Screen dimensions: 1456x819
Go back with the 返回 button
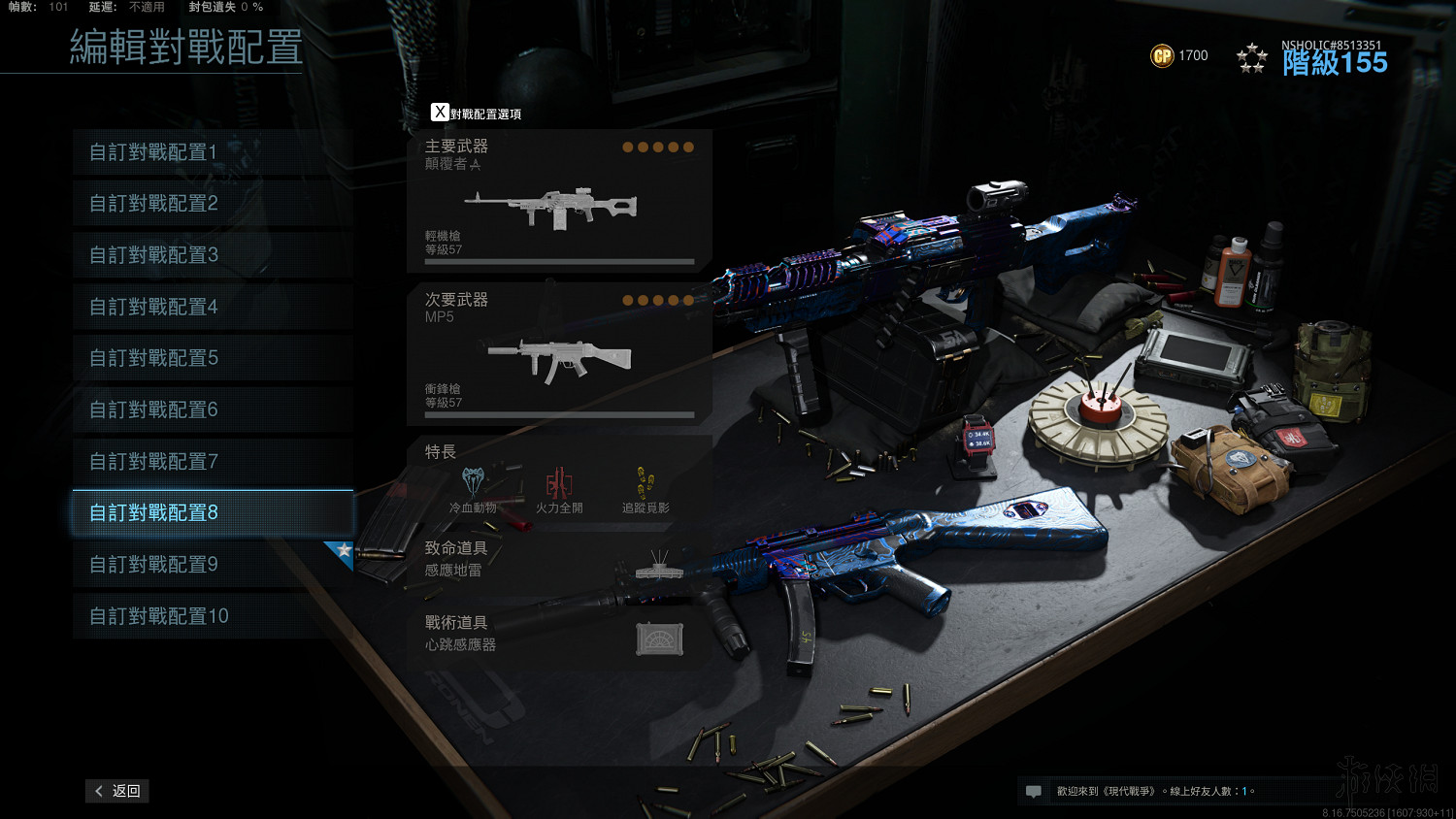point(117,791)
